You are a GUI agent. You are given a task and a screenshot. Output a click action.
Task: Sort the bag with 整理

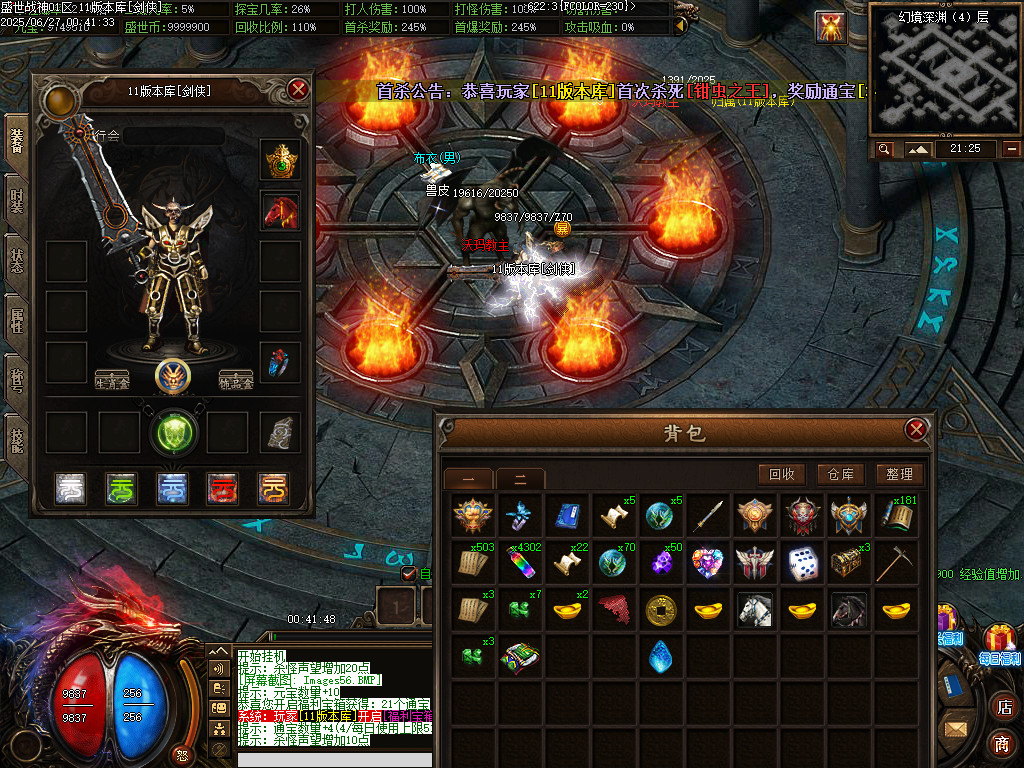pyautogui.click(x=898, y=475)
